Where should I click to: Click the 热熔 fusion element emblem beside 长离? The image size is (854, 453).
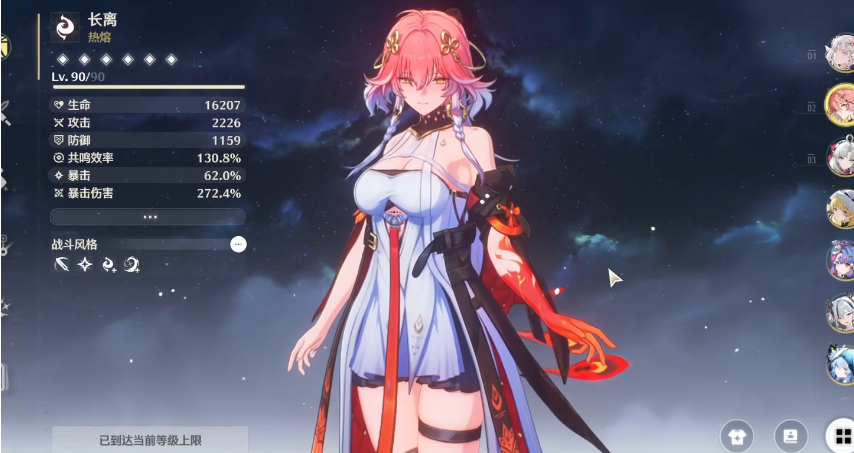pos(66,27)
